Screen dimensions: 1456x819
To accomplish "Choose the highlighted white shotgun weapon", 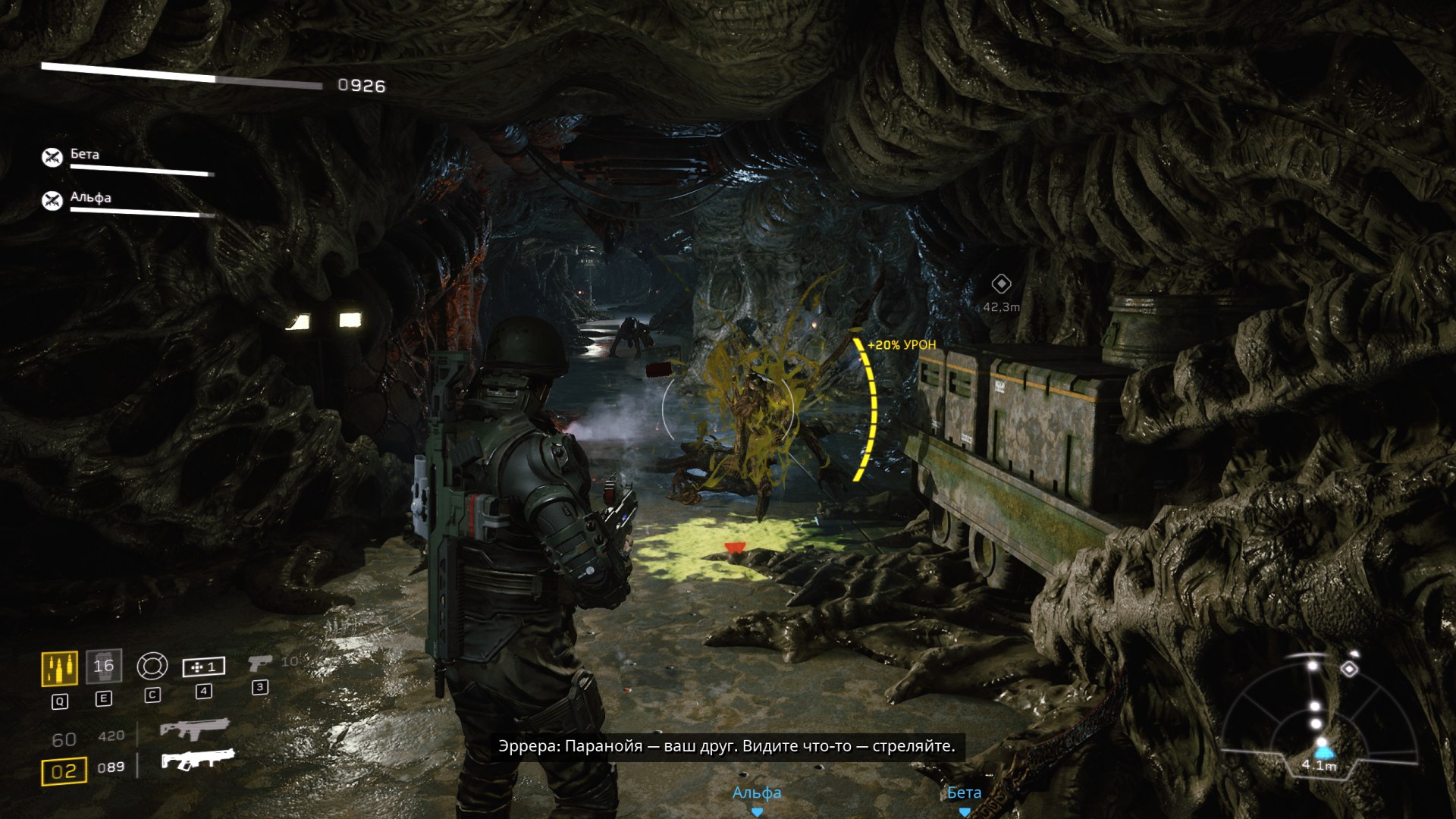I will coord(197,759).
